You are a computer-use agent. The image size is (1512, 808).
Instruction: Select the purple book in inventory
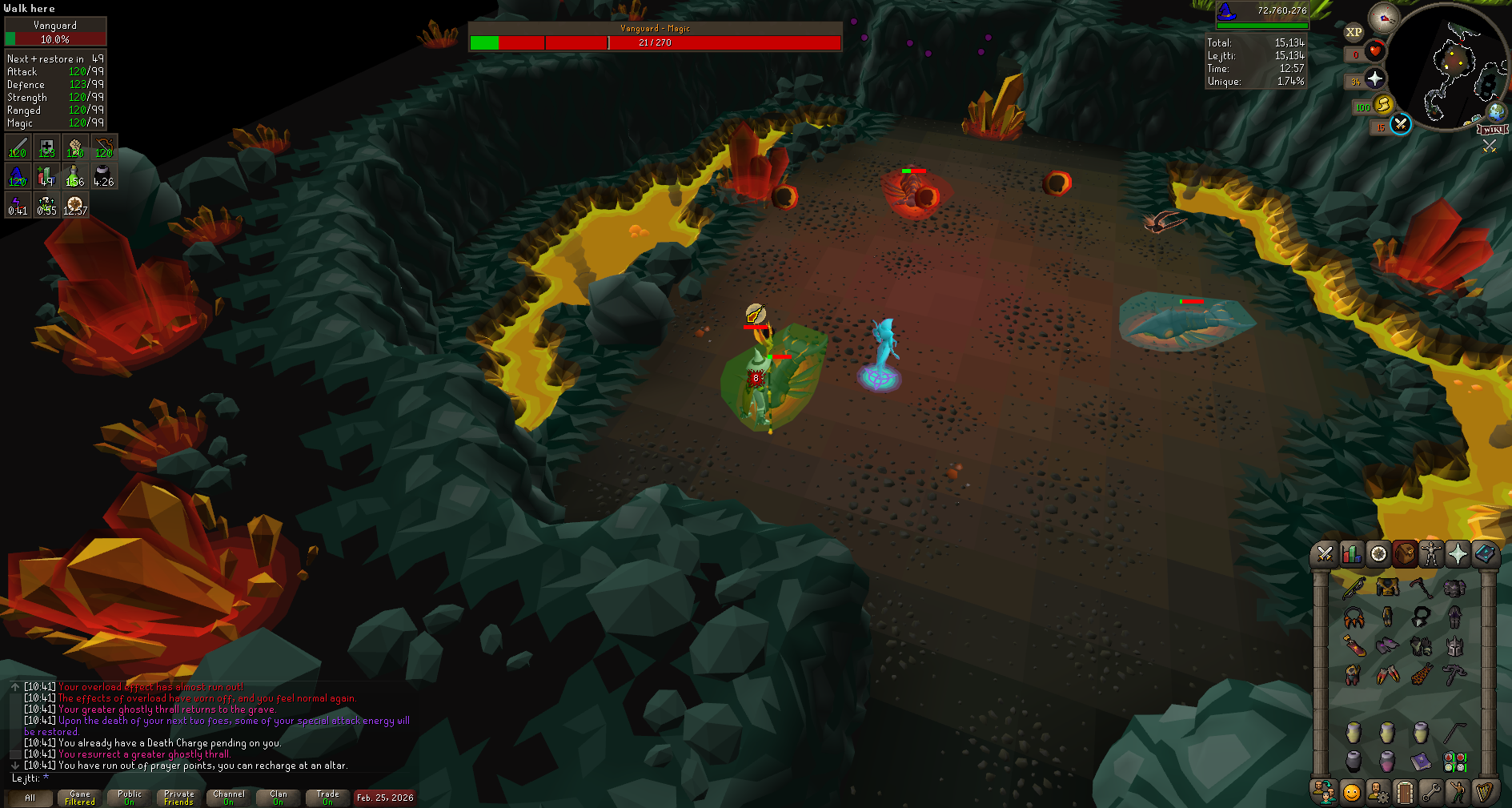point(1421,760)
